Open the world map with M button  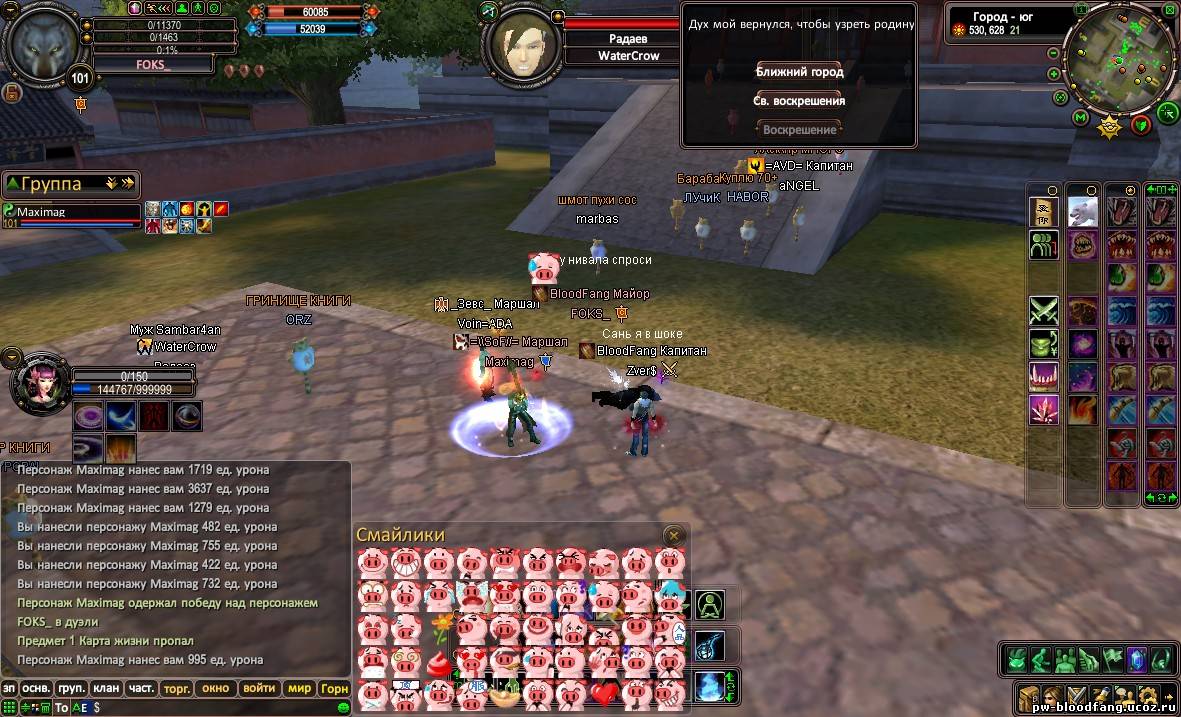[x=1080, y=118]
